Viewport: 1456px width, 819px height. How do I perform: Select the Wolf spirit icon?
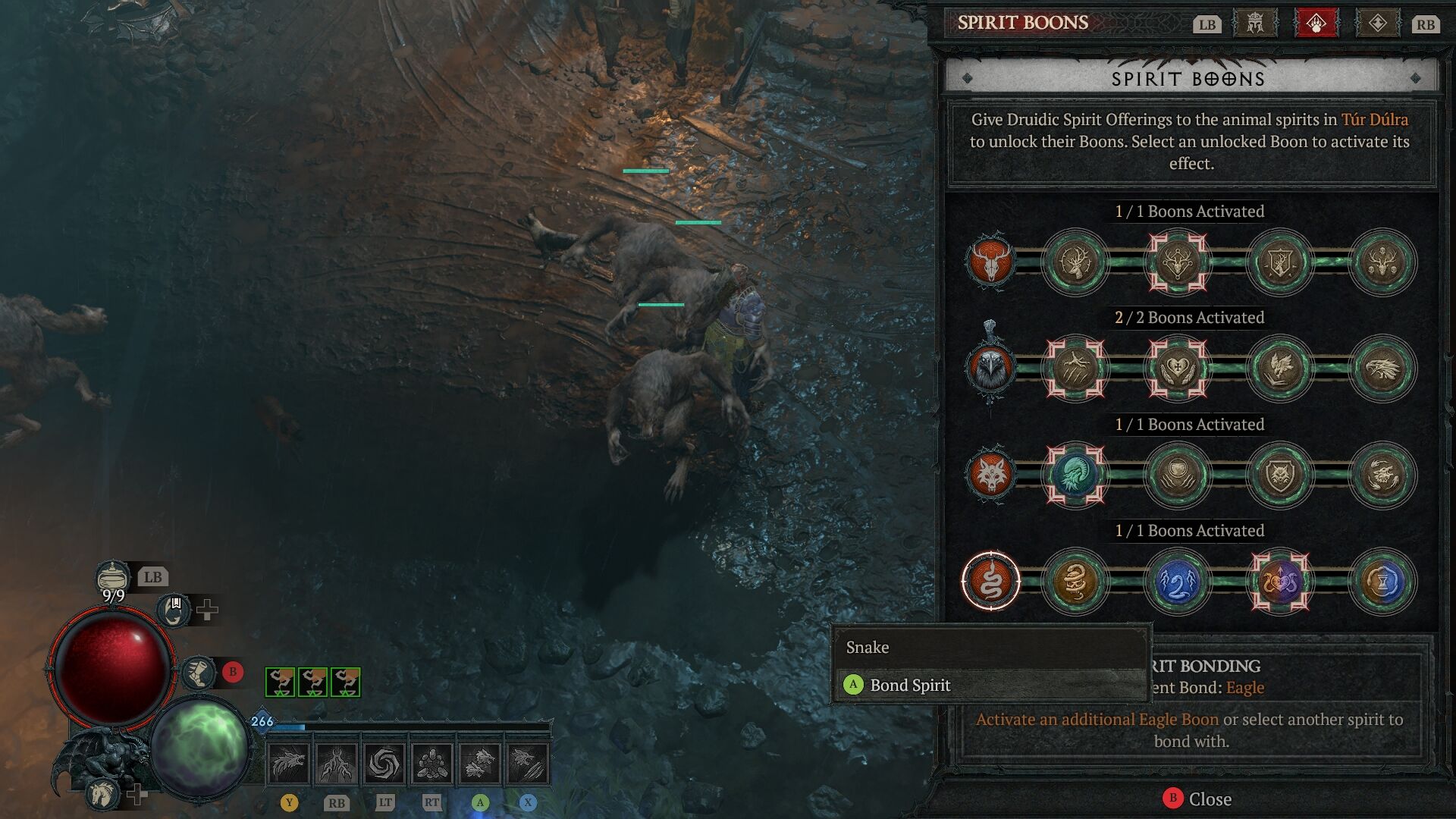click(x=990, y=475)
